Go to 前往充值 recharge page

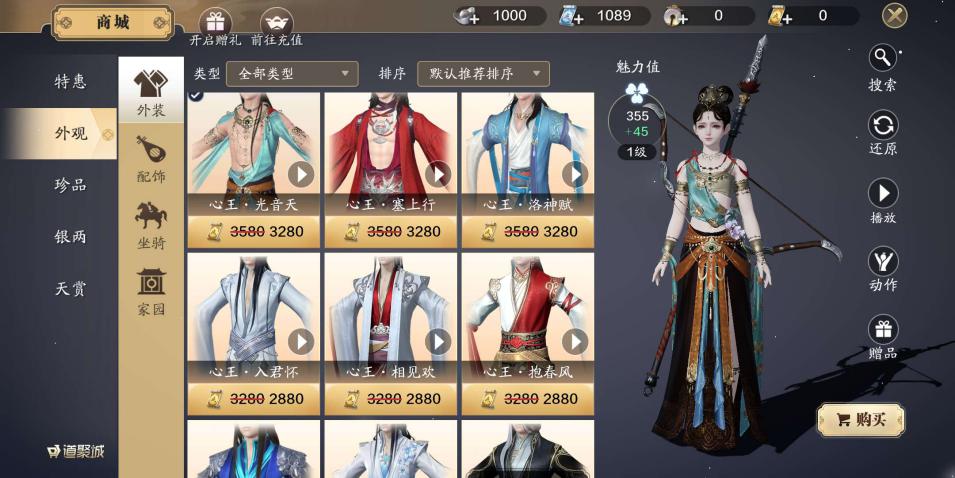tap(276, 26)
